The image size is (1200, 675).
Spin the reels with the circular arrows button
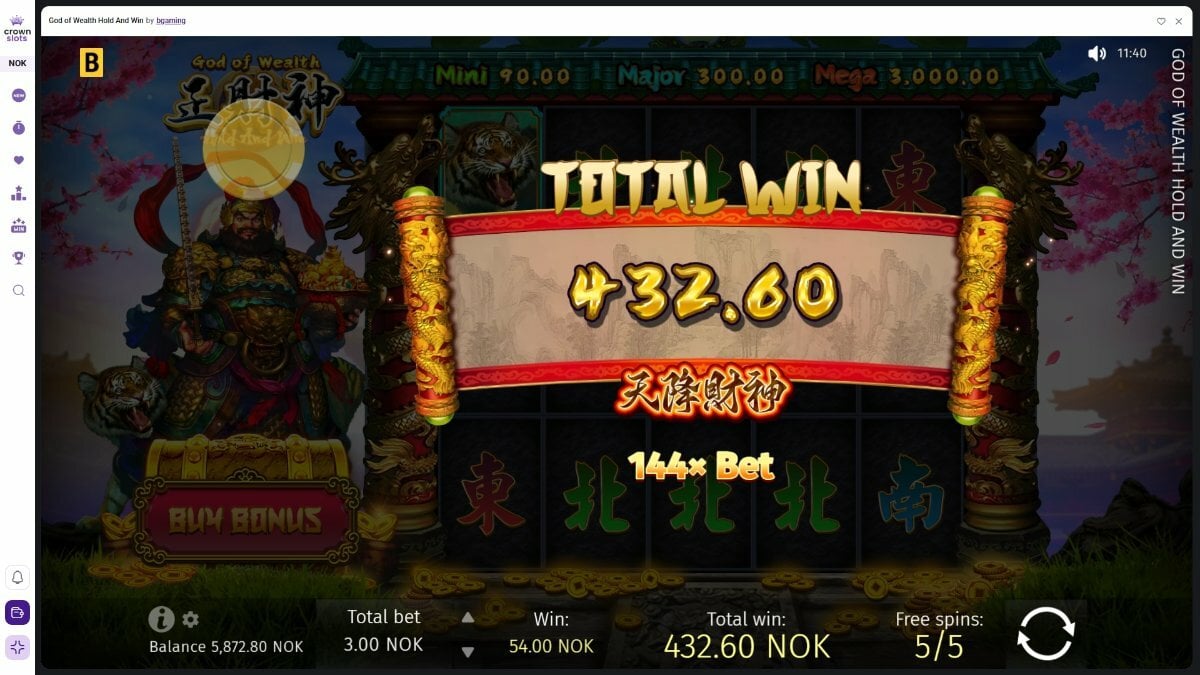(1045, 632)
